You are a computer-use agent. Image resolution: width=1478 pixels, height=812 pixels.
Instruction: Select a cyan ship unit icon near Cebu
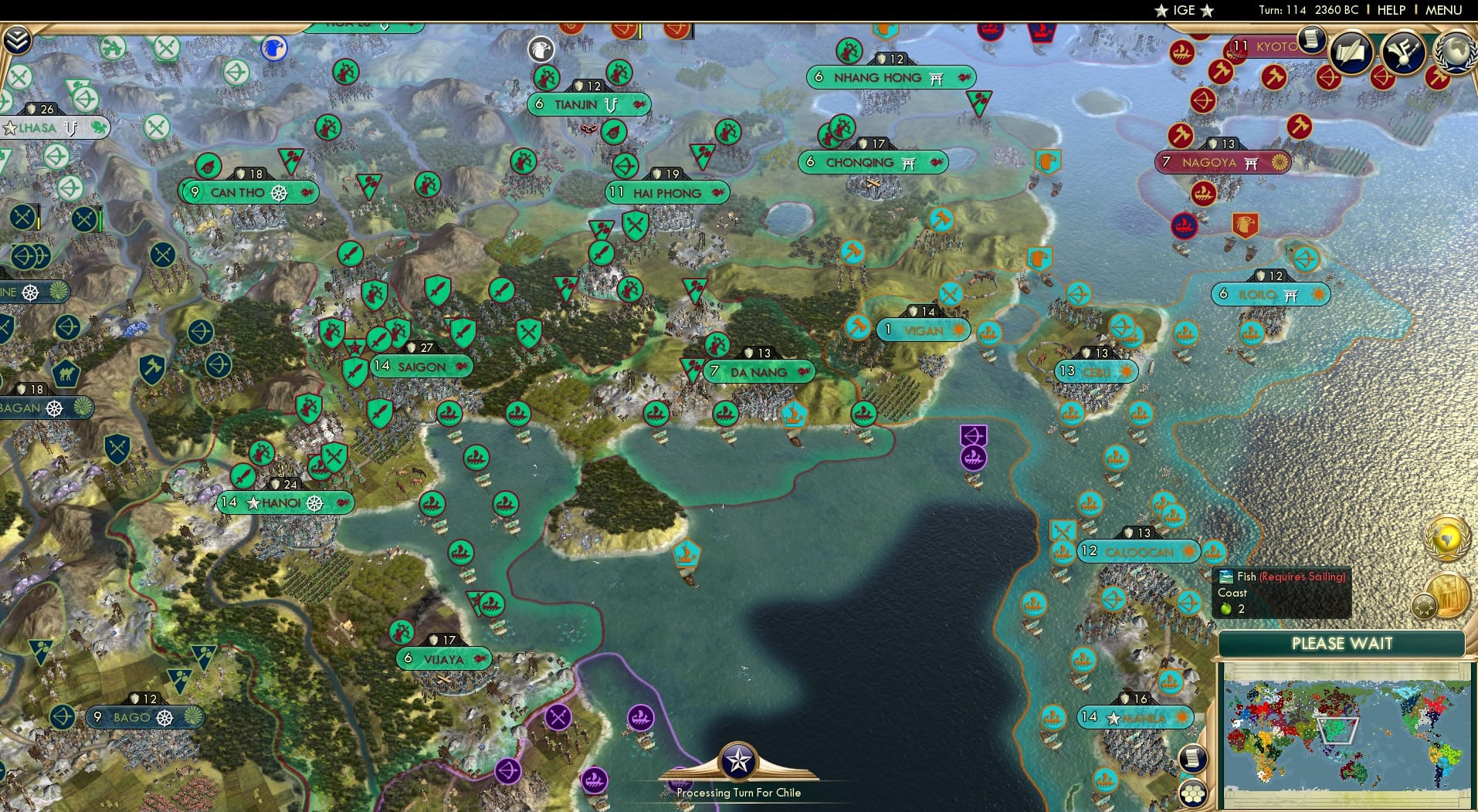tap(1071, 412)
